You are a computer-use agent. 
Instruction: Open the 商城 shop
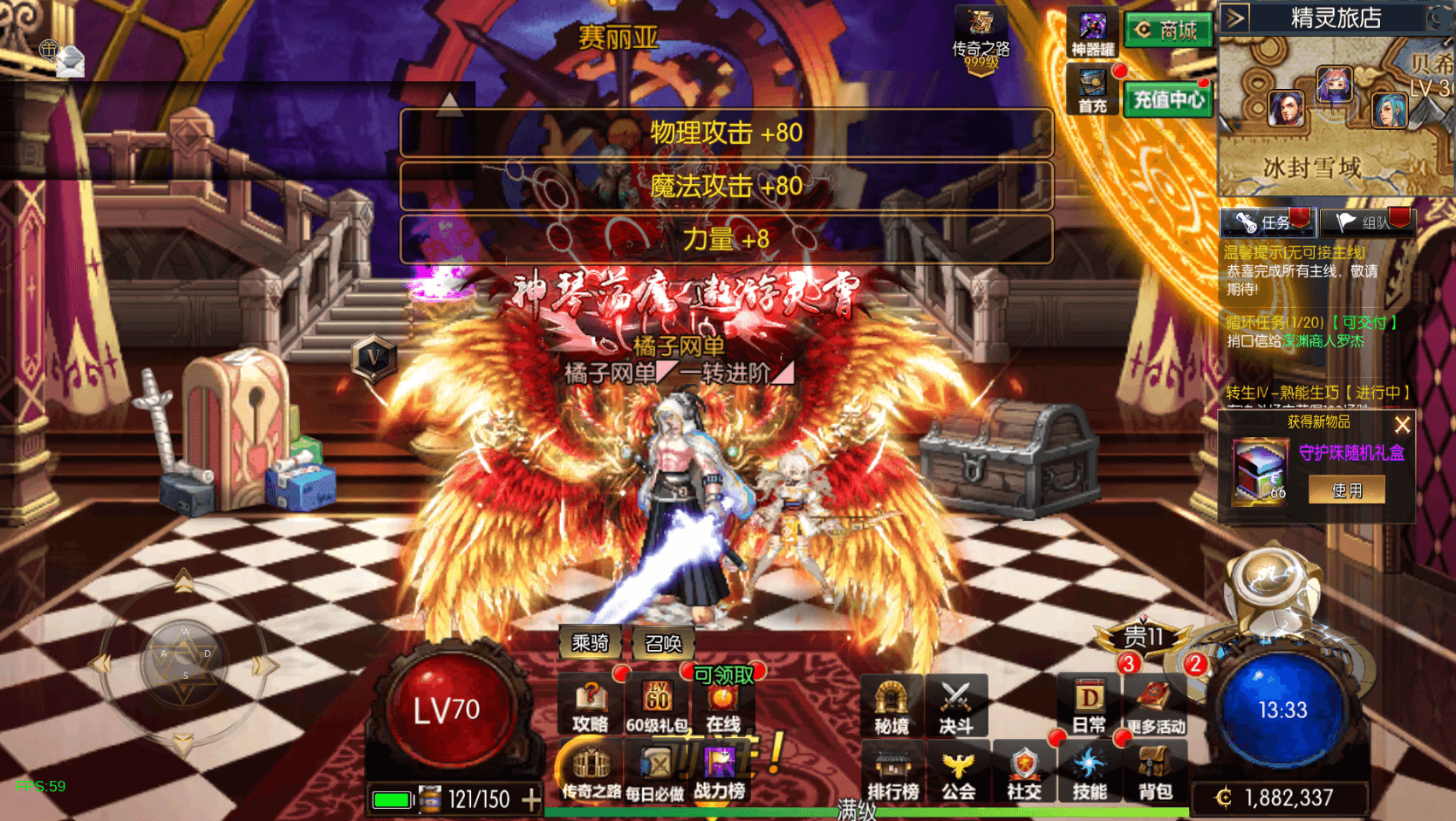1168,31
